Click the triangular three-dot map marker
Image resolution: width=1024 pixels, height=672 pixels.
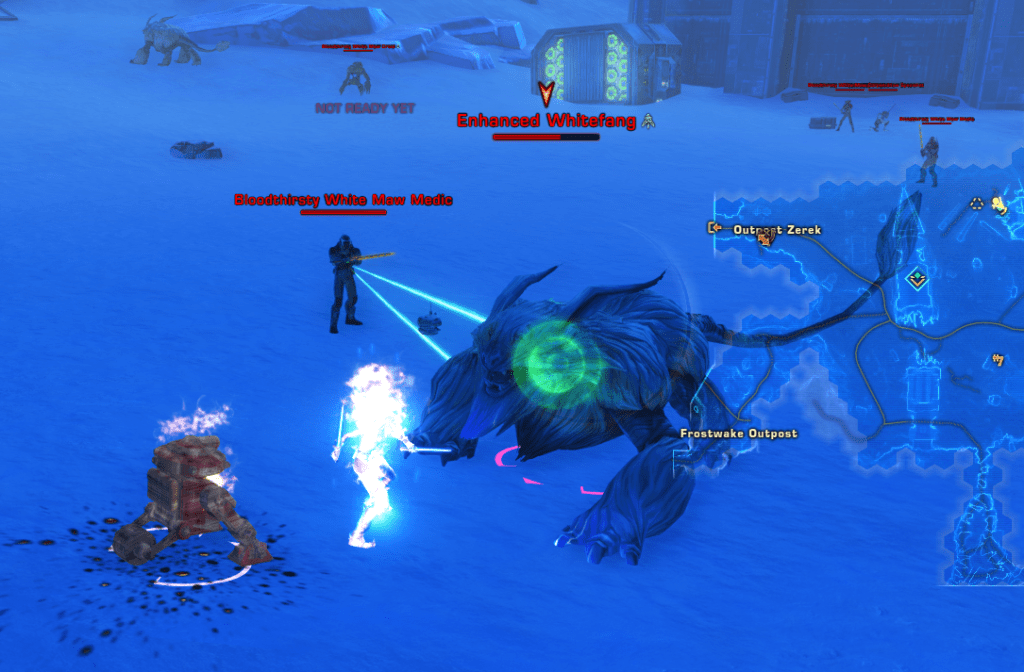[x=977, y=204]
